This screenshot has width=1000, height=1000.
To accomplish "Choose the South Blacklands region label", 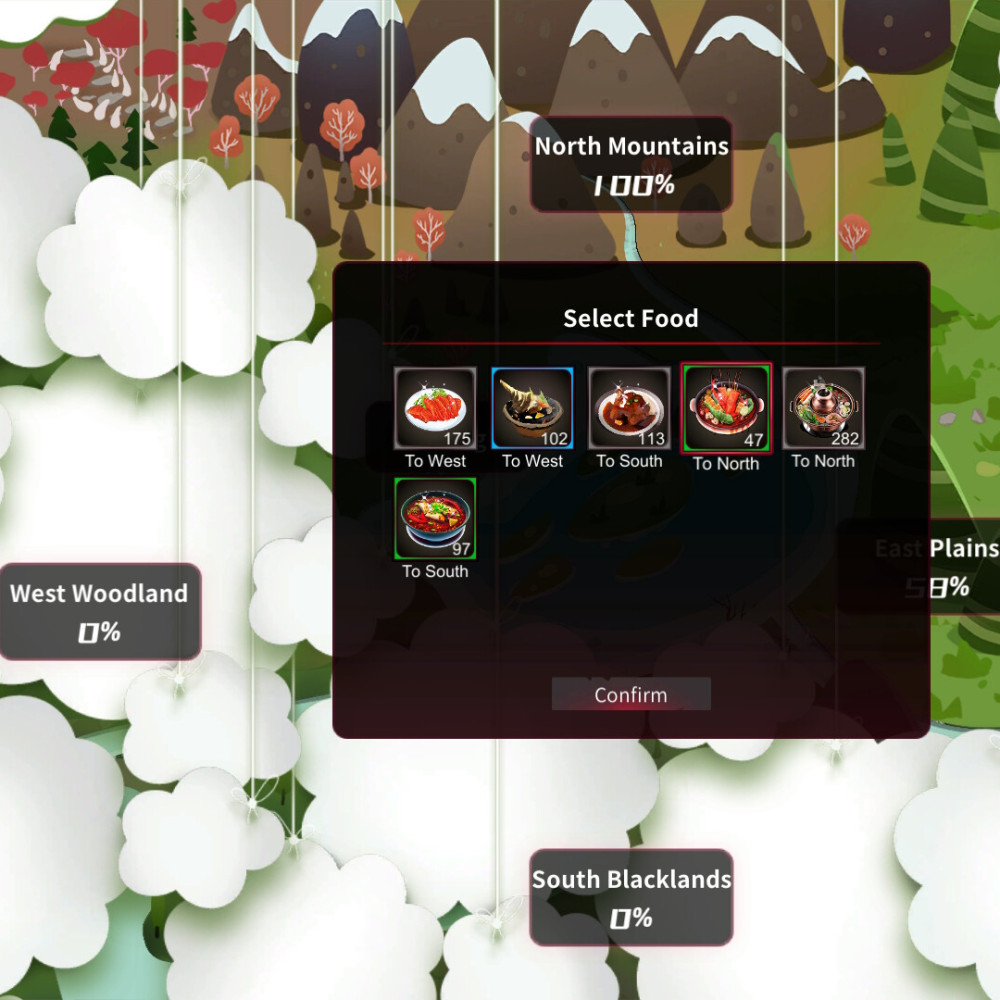I will coord(631,898).
